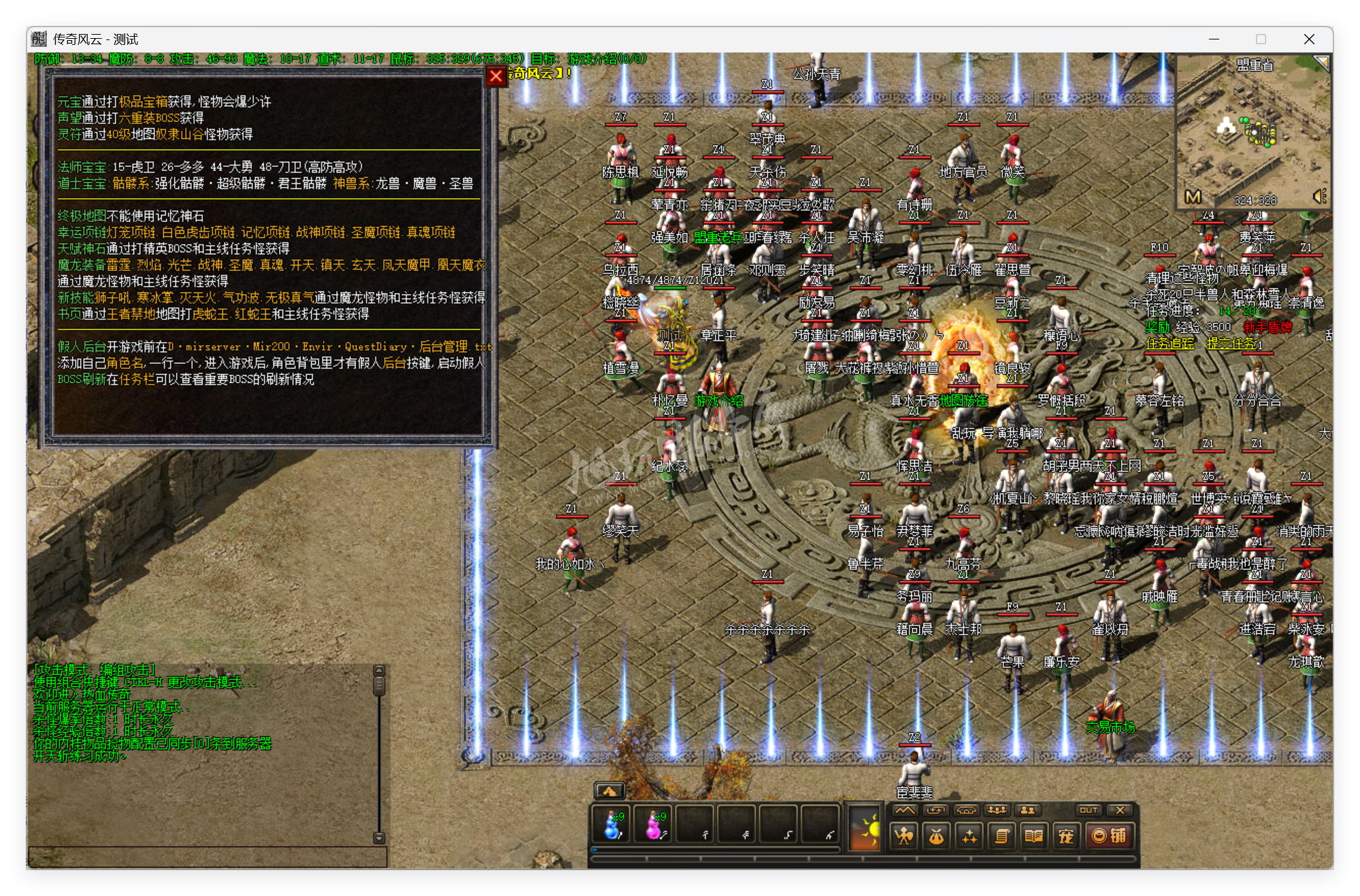Open the quest scroll icon
1360x896 pixels.
pos(1002,835)
